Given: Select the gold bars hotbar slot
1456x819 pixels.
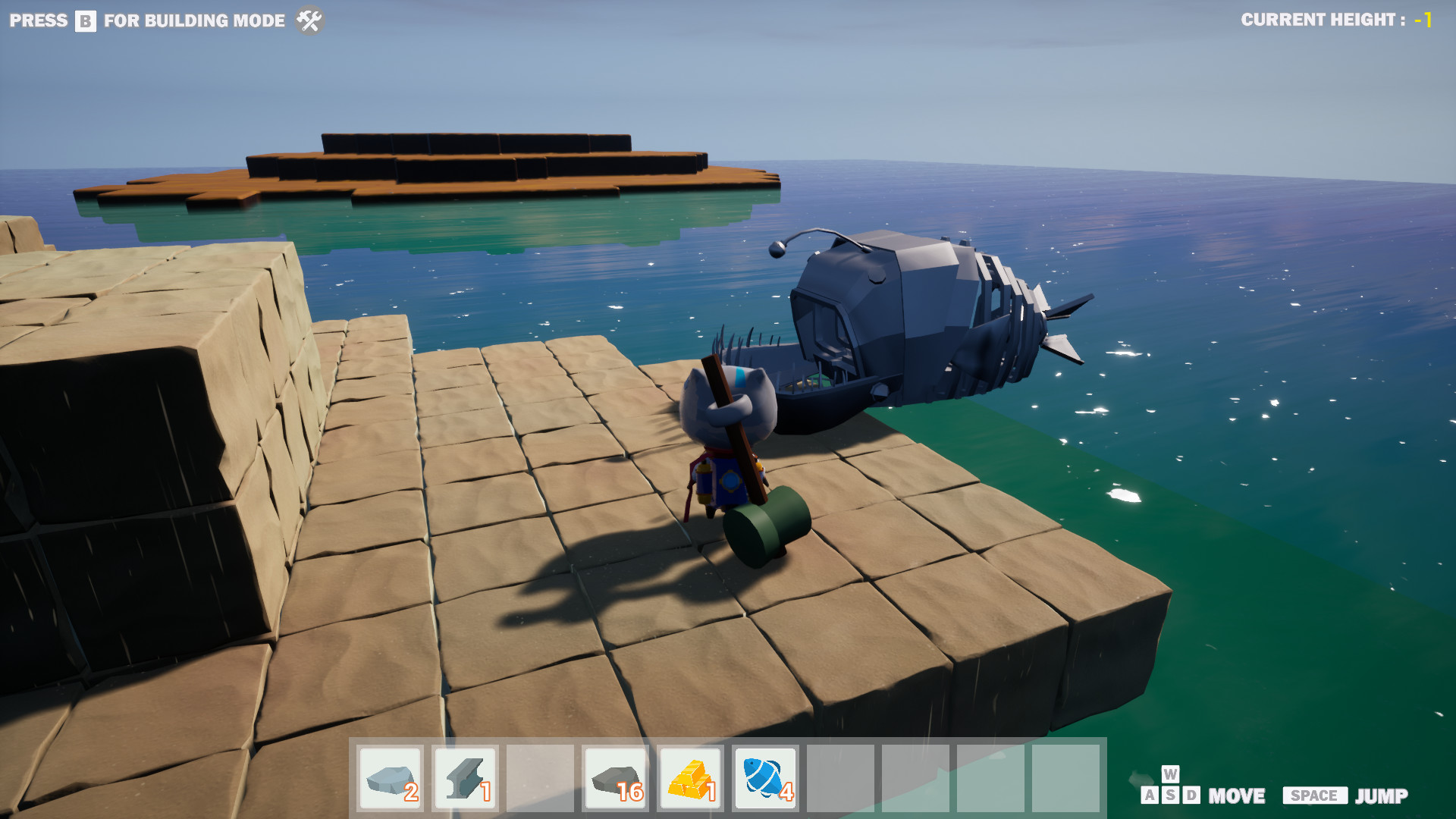Looking at the screenshot, I should click(x=689, y=779).
